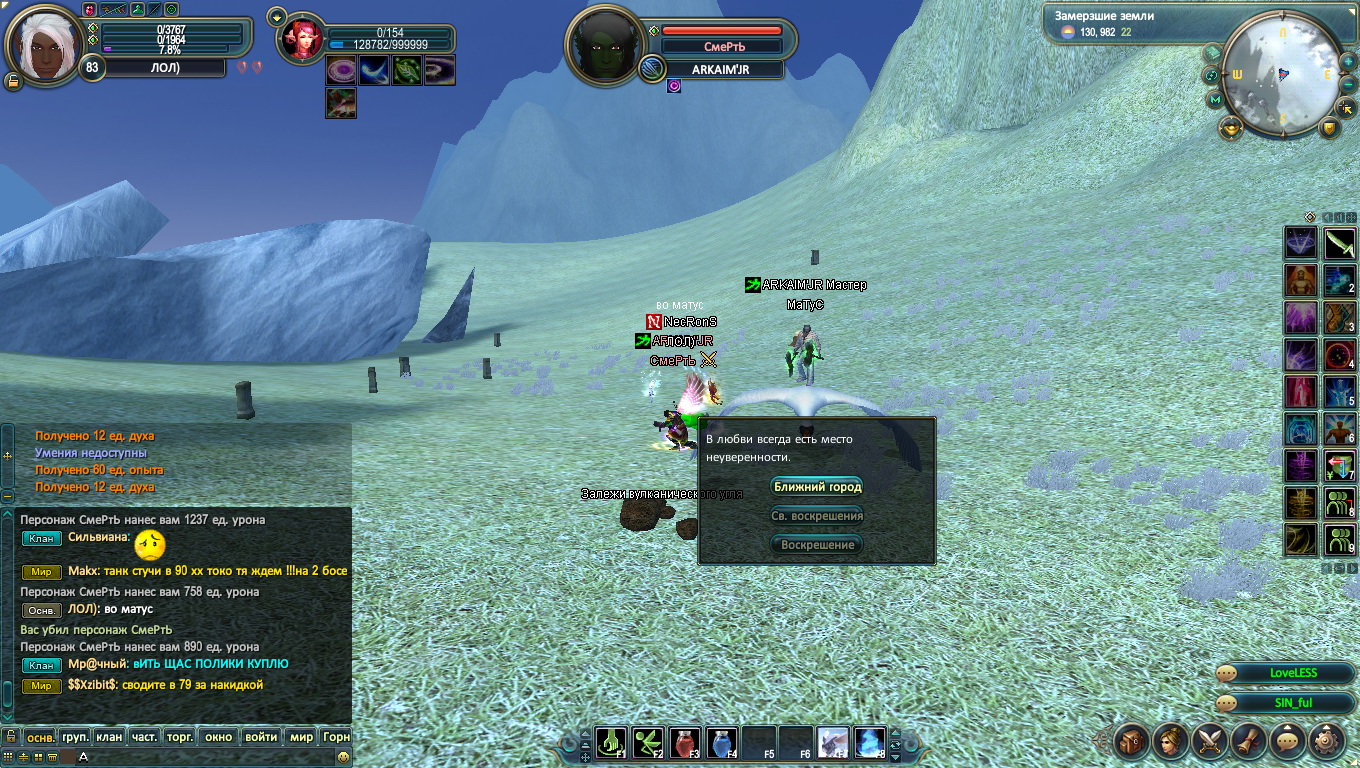Zoom out the minimap with minus button
The height and width of the screenshot is (768, 1360).
coord(1347,86)
